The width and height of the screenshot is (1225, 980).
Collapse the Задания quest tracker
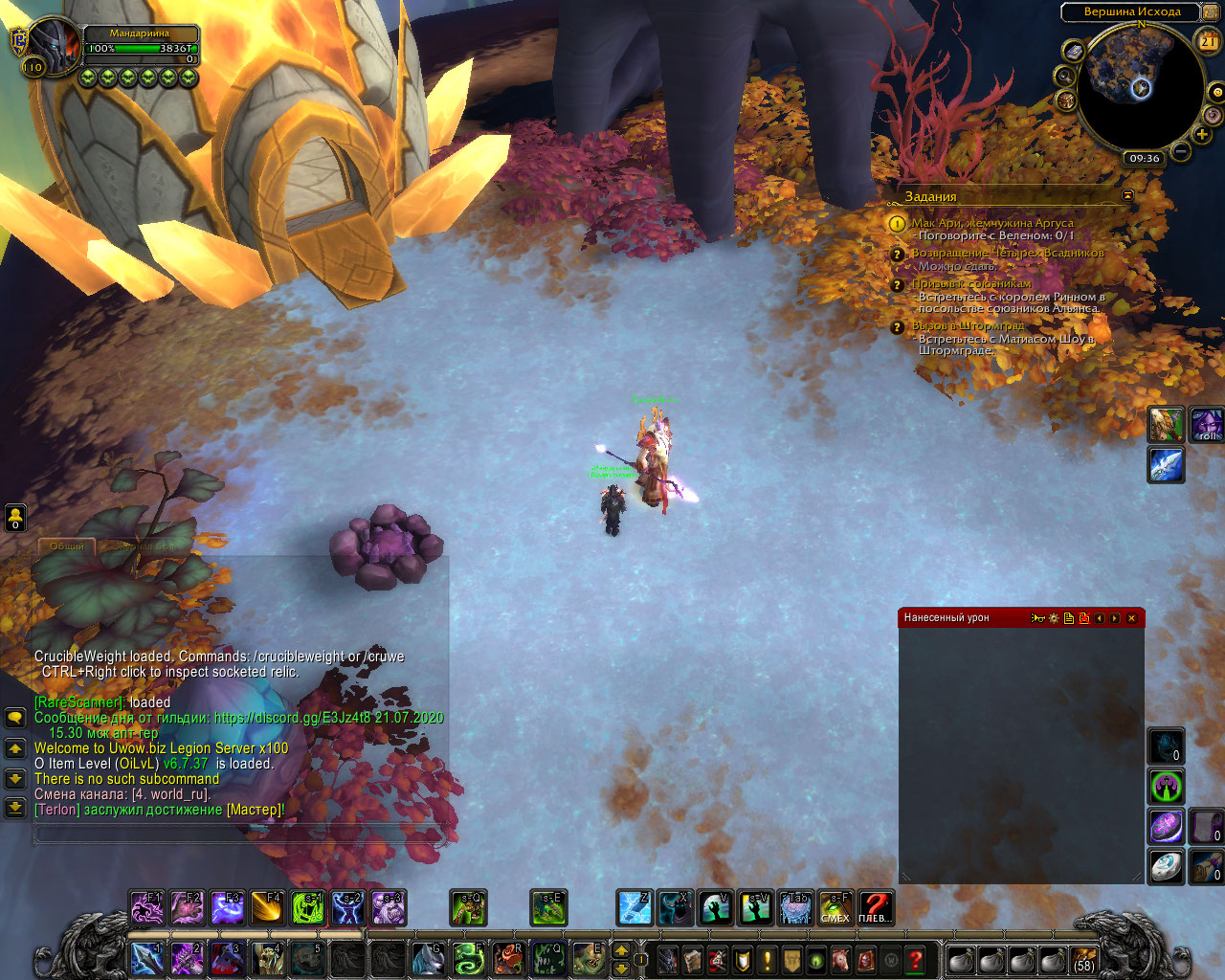[1127, 195]
